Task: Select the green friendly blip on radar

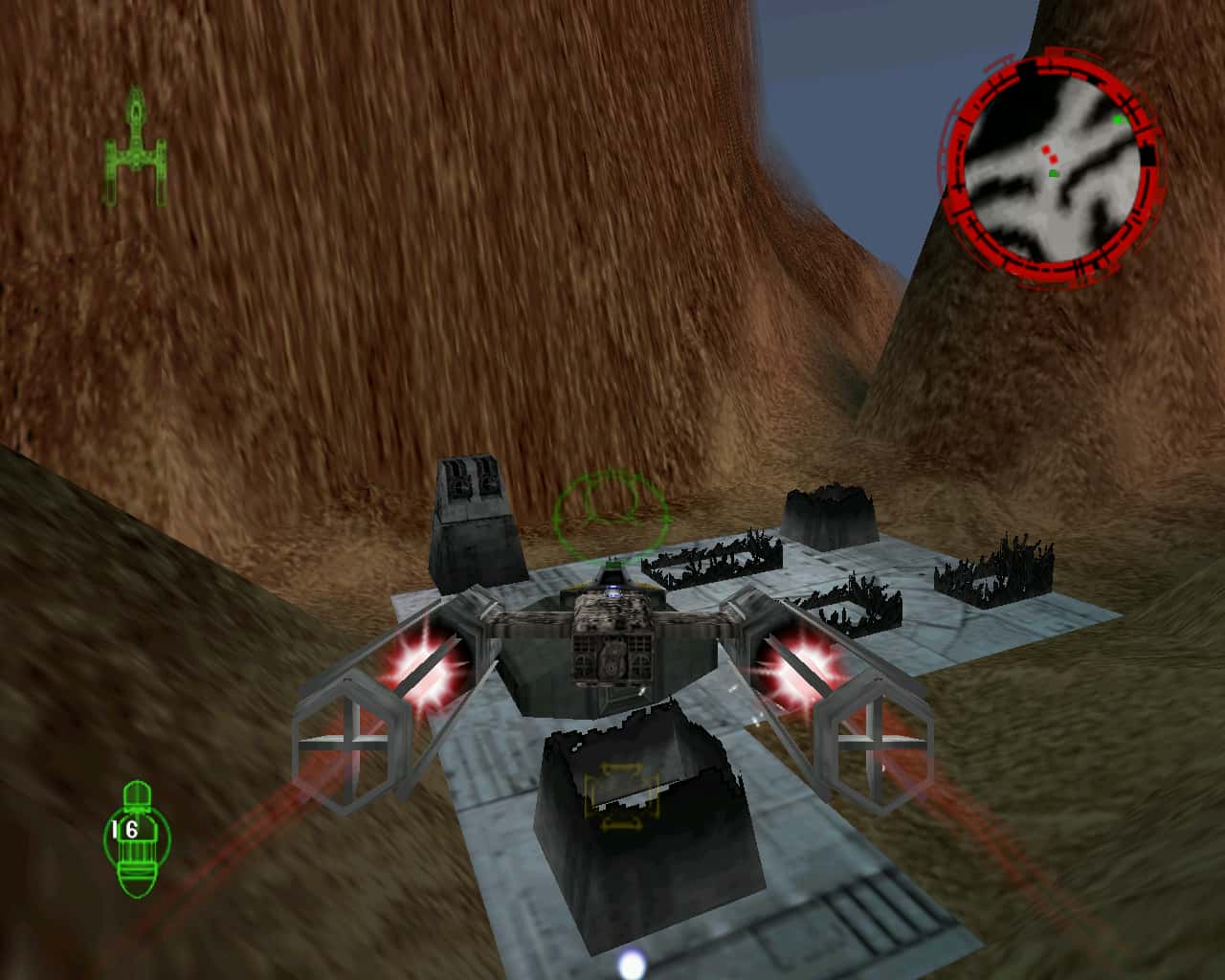Action: (x=1054, y=173)
